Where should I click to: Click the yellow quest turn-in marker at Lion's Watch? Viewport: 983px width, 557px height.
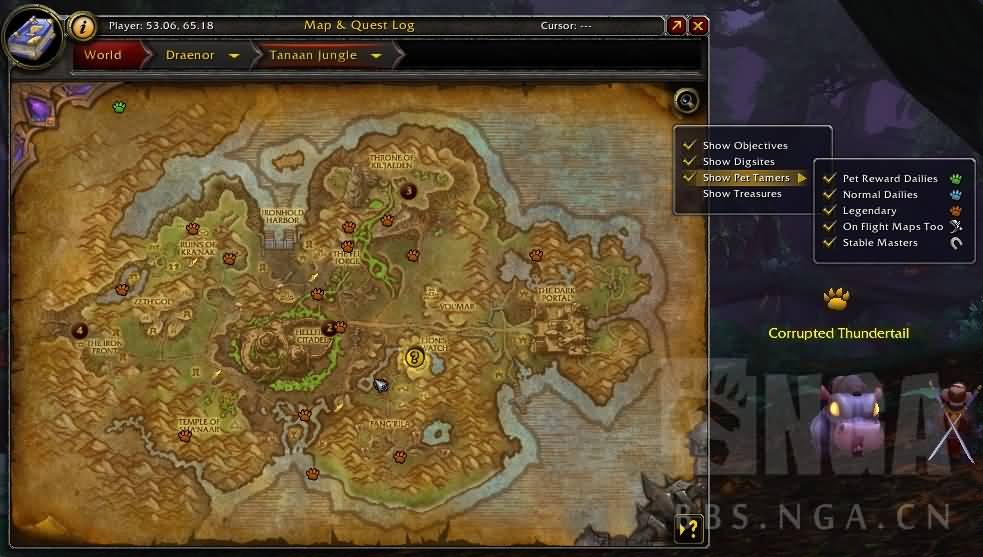click(x=415, y=357)
